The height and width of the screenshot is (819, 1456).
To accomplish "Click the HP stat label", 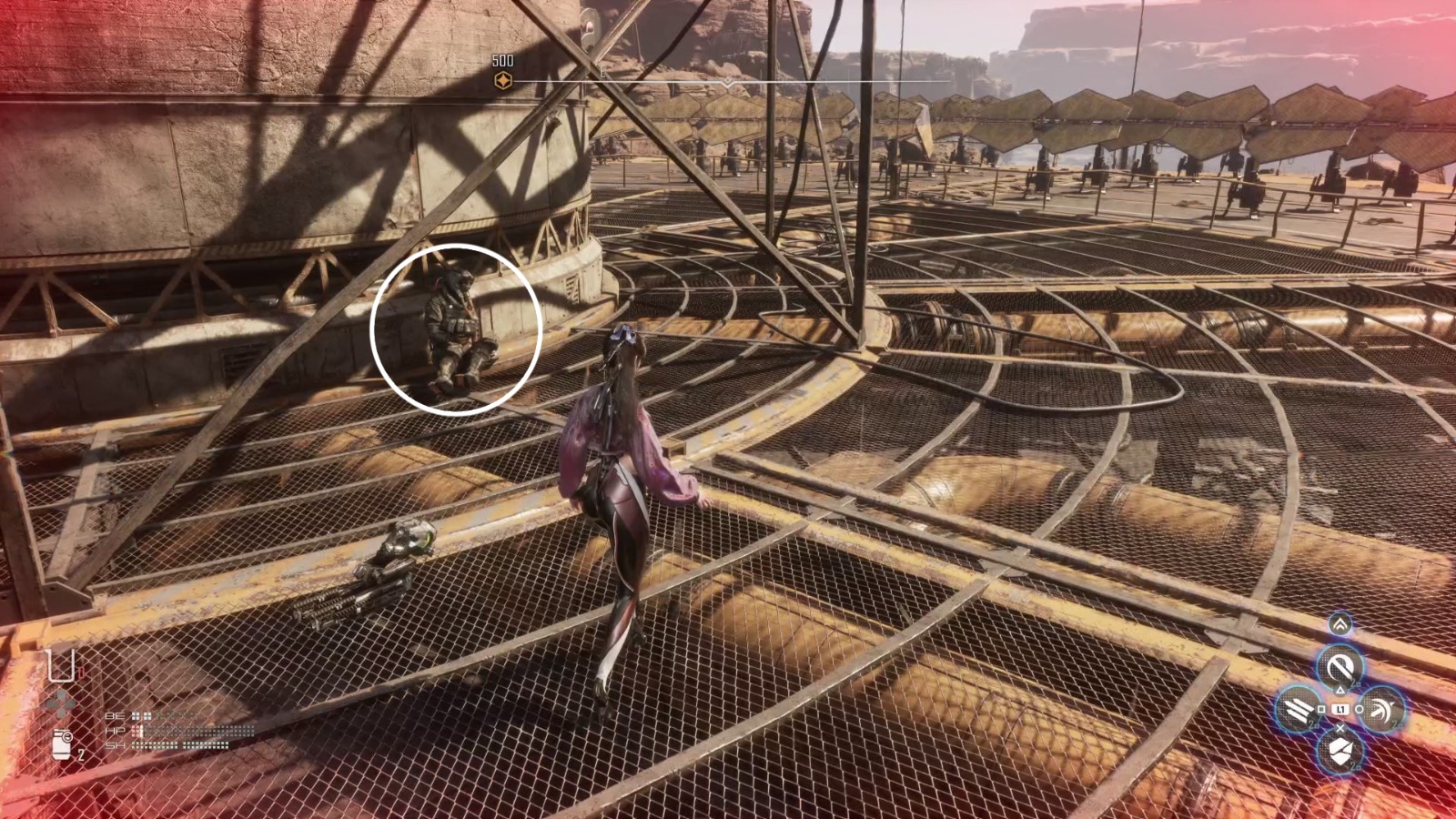I will click(115, 730).
